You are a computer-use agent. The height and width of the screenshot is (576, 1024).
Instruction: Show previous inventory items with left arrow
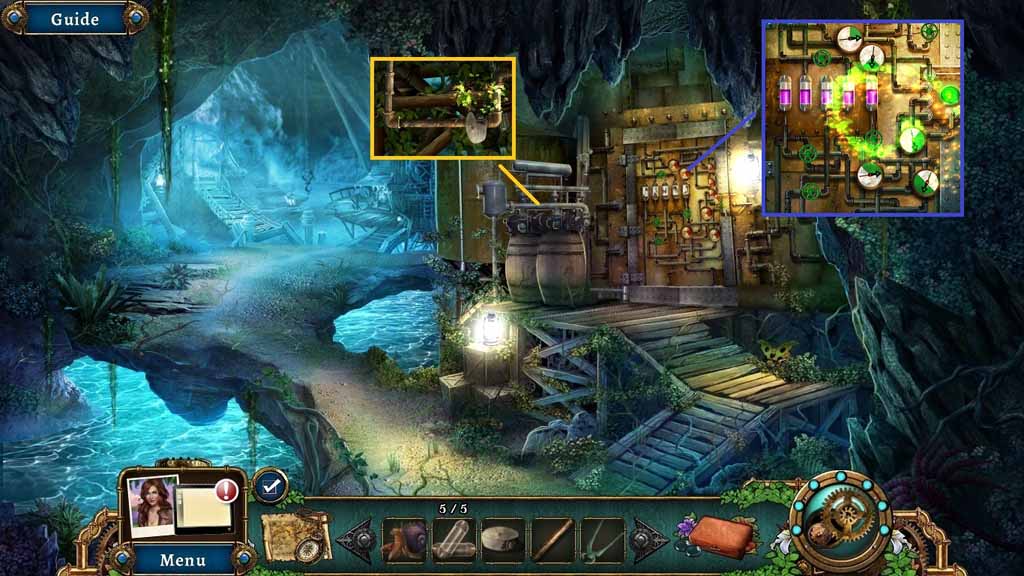pos(356,540)
